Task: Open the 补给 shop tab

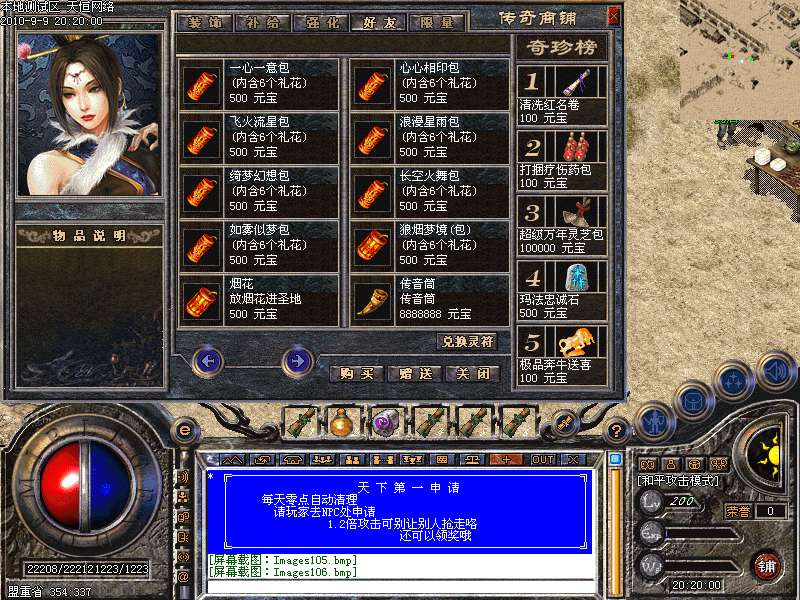Action: click(262, 23)
